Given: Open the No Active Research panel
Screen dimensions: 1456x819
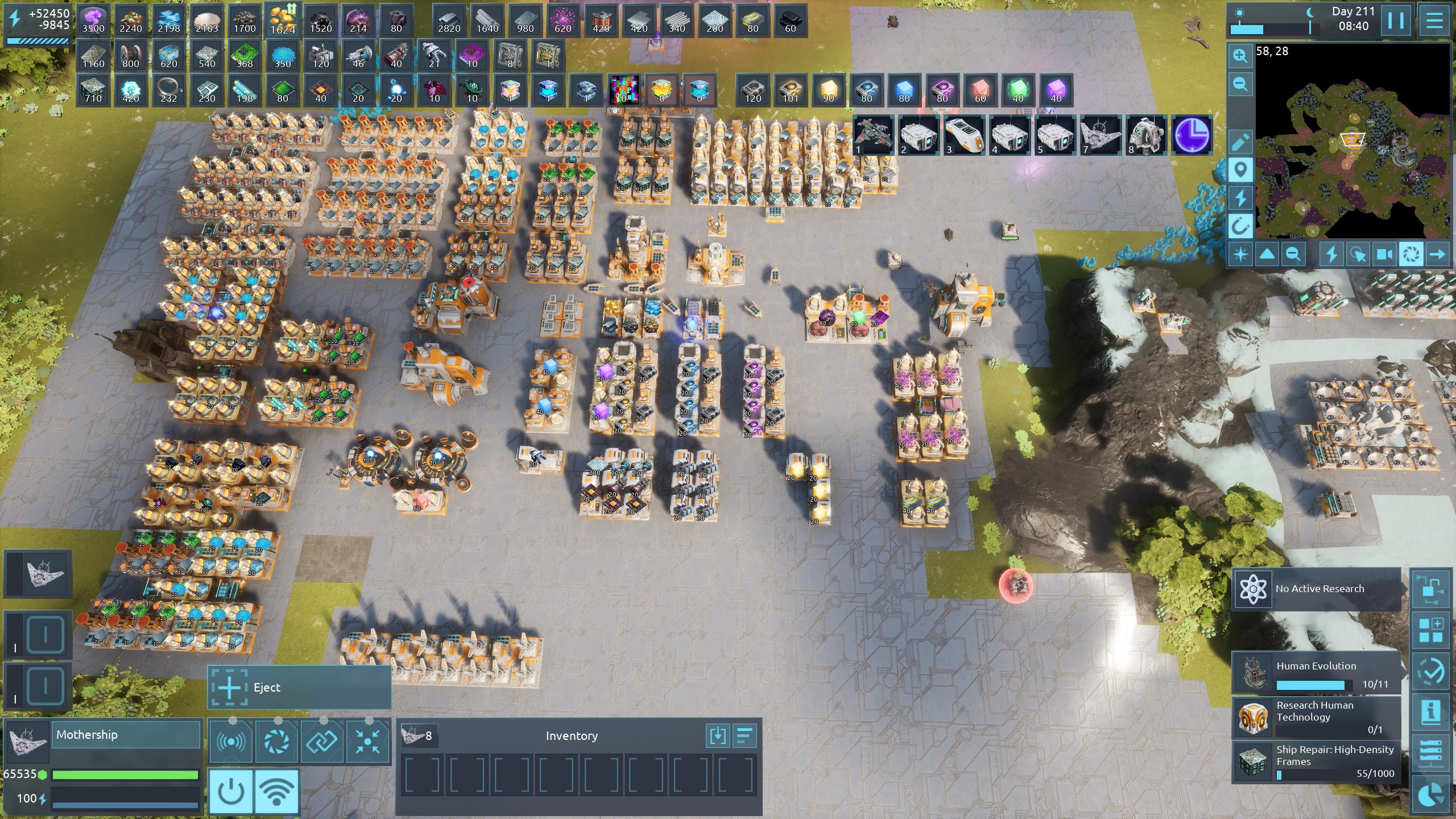Looking at the screenshot, I should [x=1317, y=589].
